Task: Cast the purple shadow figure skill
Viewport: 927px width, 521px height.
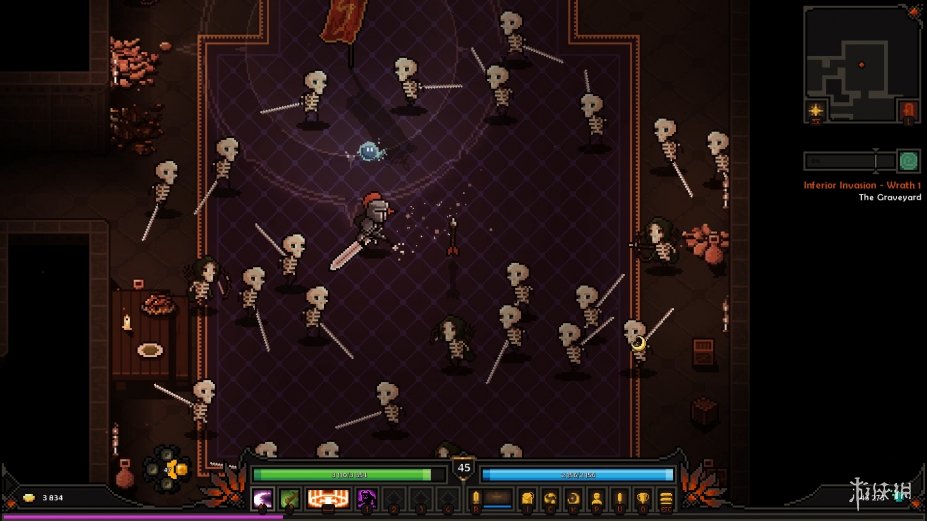Action: [x=367, y=498]
